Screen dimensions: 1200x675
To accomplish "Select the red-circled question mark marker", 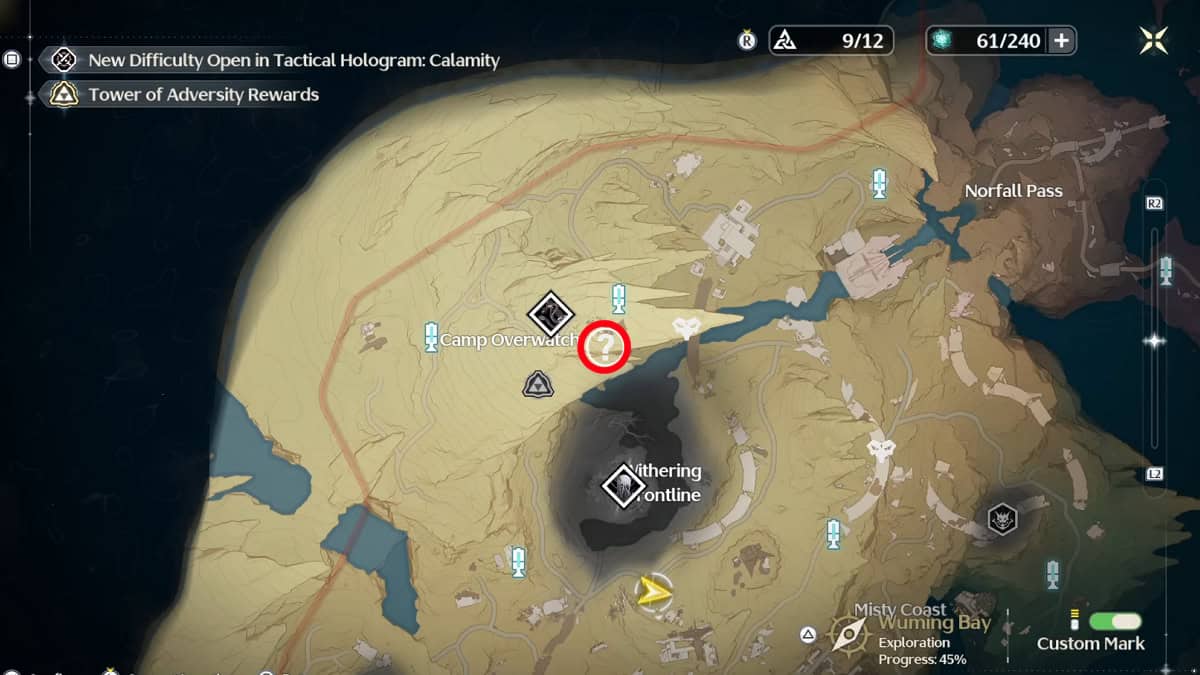I will [x=605, y=348].
